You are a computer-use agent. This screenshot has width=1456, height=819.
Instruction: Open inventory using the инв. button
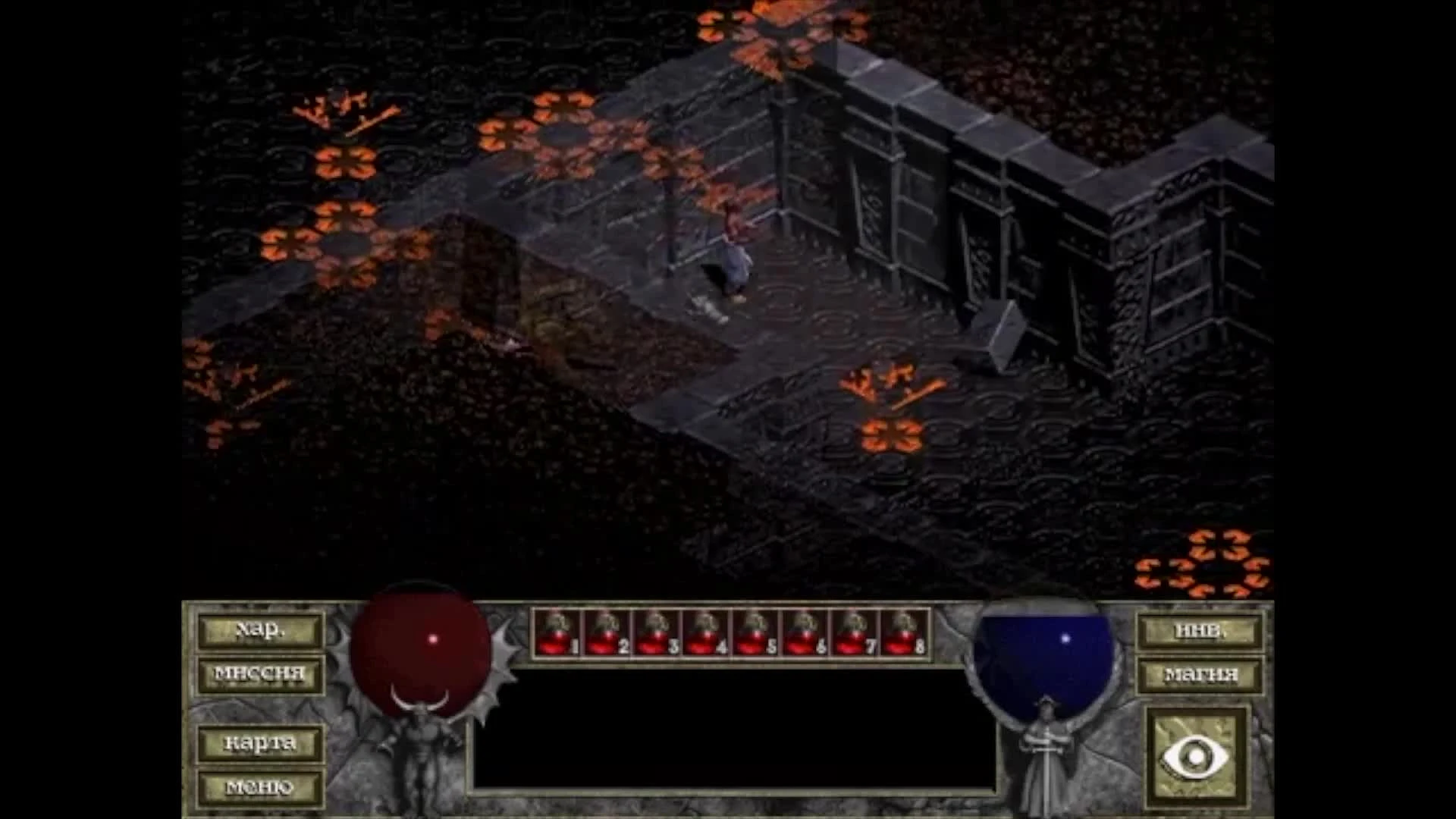(x=1200, y=632)
